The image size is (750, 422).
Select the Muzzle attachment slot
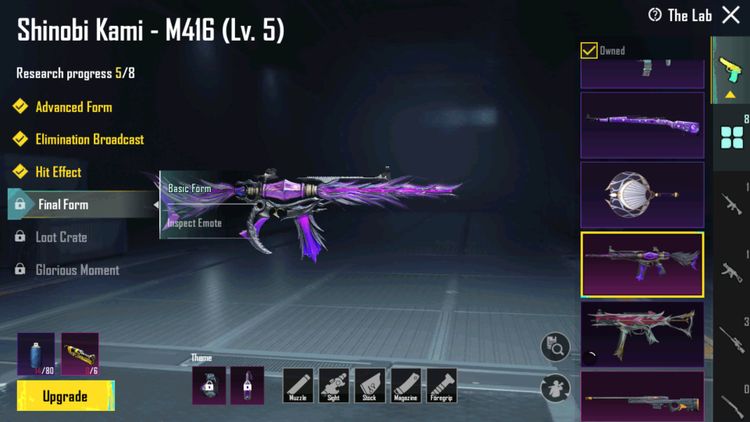click(298, 385)
